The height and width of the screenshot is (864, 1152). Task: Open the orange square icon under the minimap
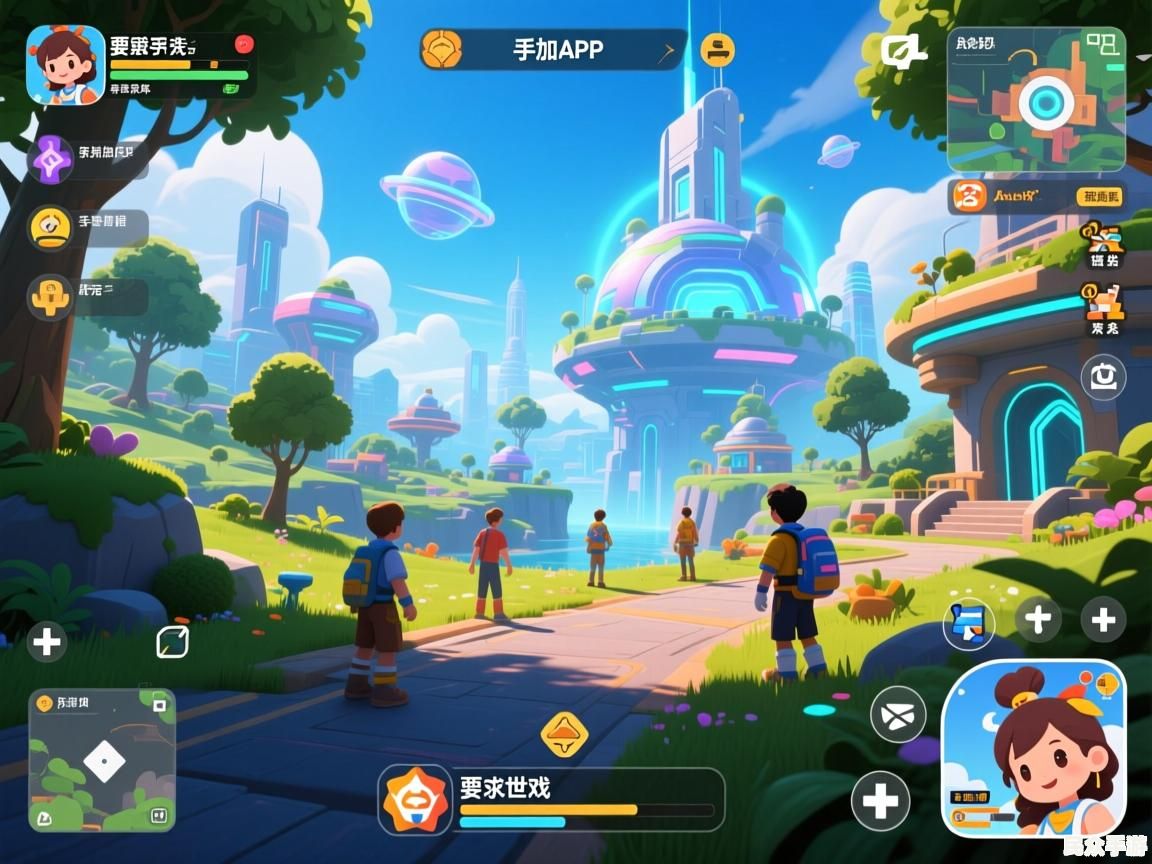point(968,196)
